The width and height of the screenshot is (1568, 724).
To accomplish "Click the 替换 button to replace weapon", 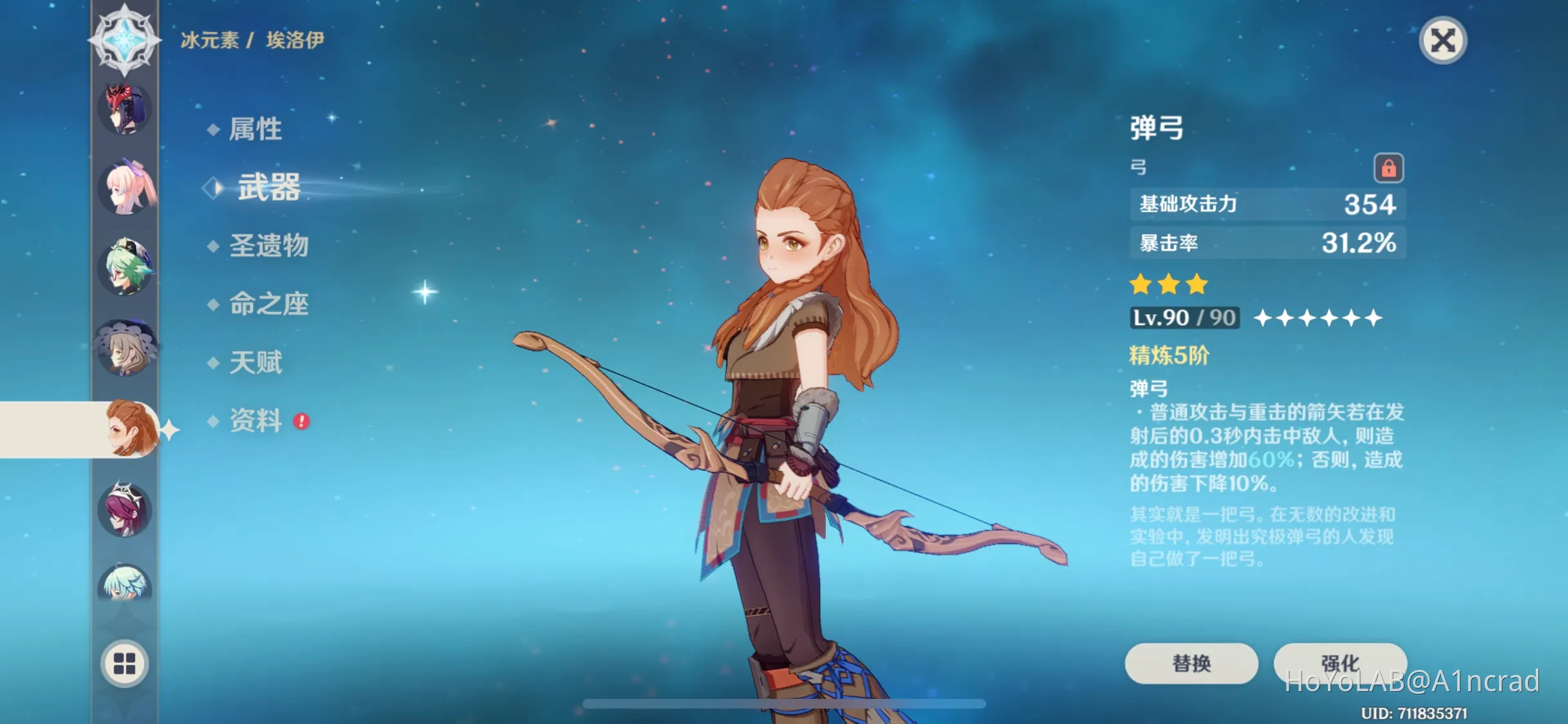I will click(x=1190, y=663).
